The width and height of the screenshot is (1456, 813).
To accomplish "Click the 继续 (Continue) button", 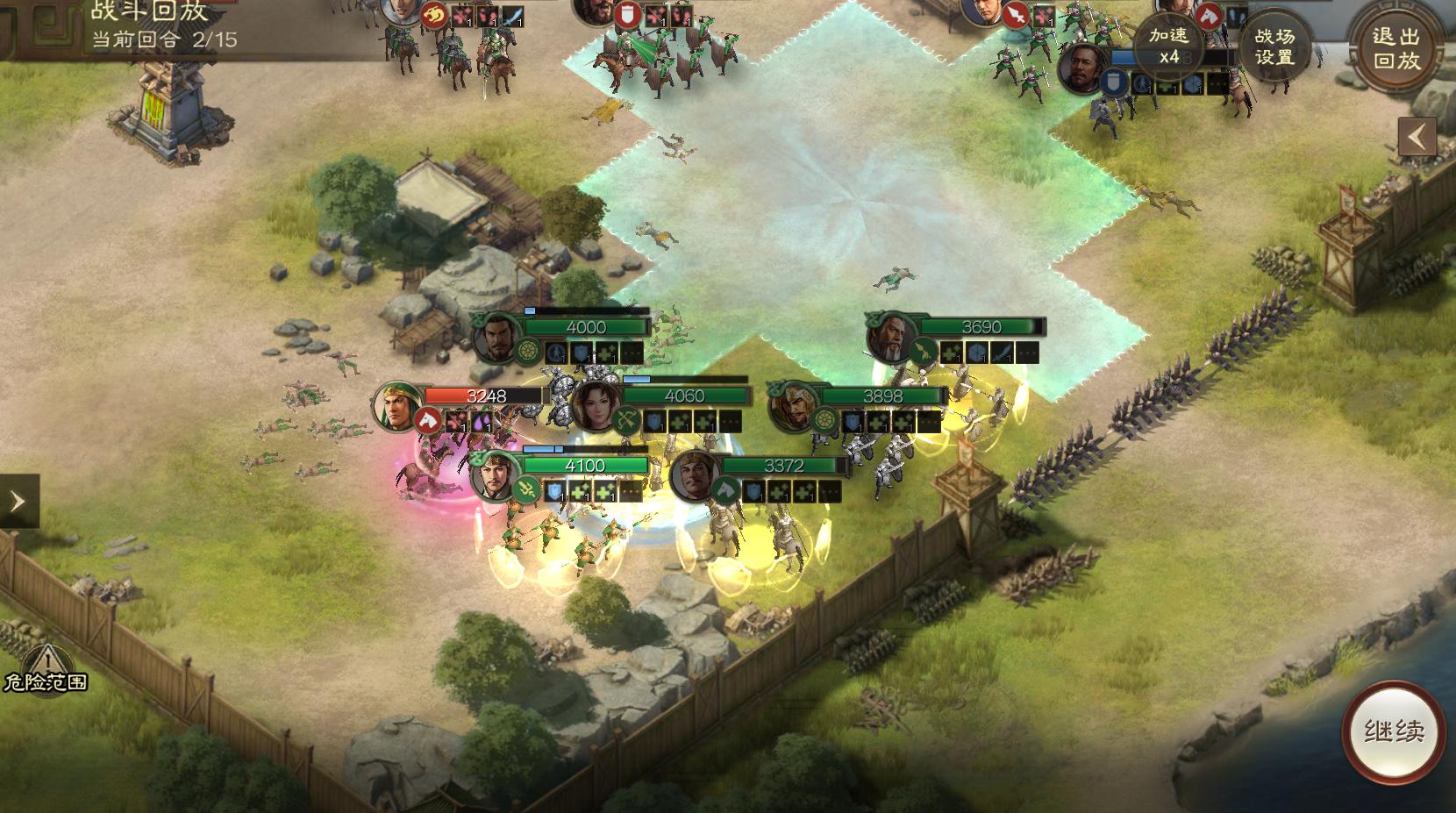I will (x=1393, y=732).
